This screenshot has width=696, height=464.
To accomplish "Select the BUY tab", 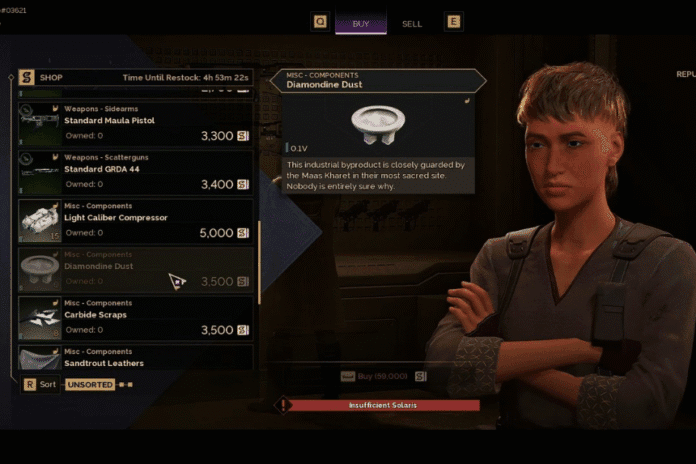I will coord(360,23).
